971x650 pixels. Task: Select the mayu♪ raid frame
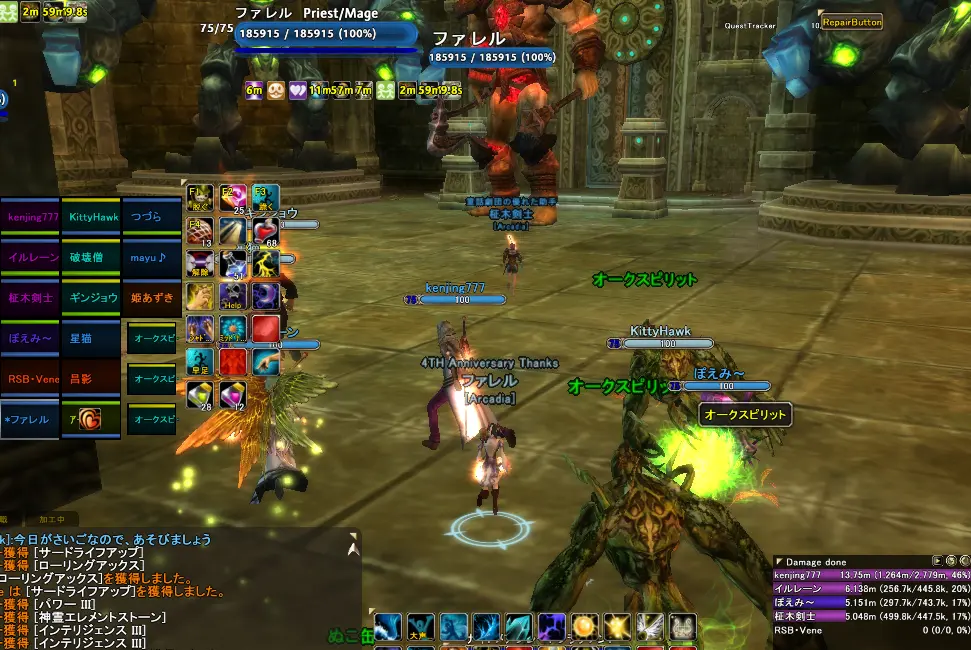tap(152, 257)
